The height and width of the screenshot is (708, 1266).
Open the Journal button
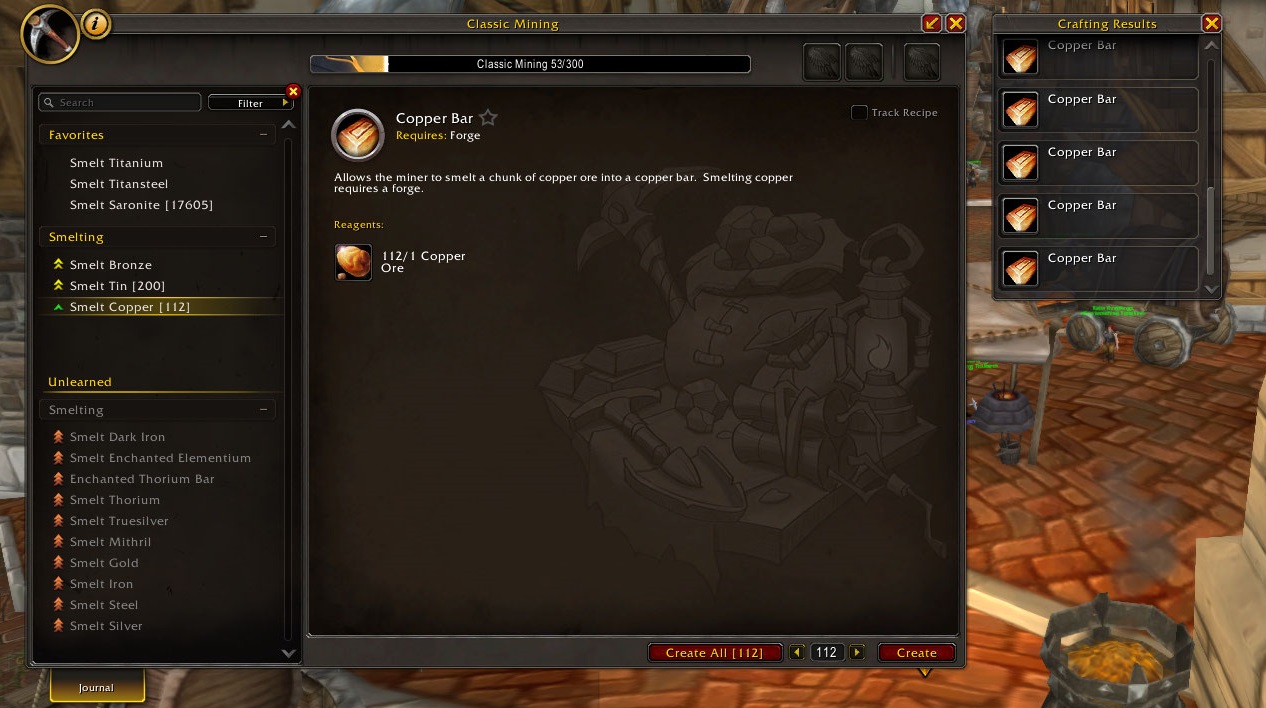(x=97, y=687)
